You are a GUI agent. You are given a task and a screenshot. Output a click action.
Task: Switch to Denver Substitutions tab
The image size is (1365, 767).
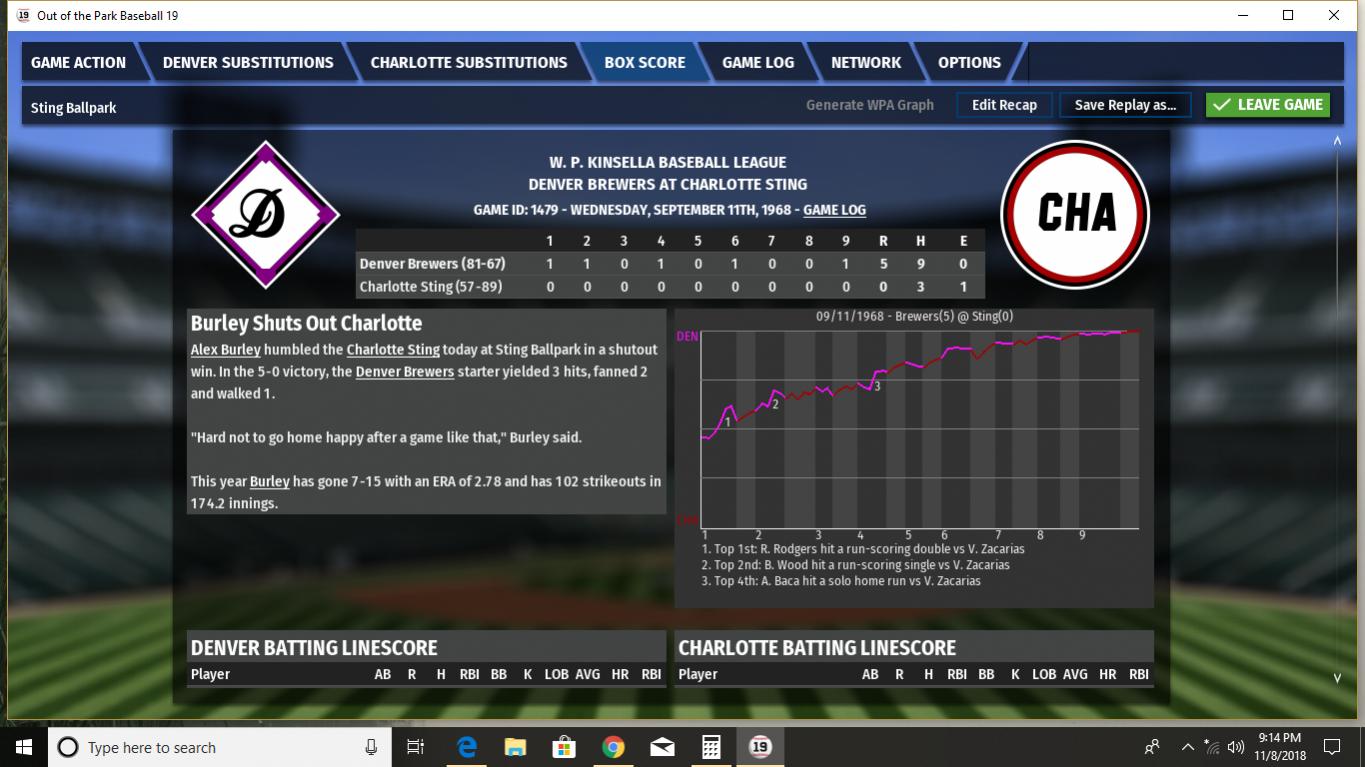pyautogui.click(x=248, y=62)
